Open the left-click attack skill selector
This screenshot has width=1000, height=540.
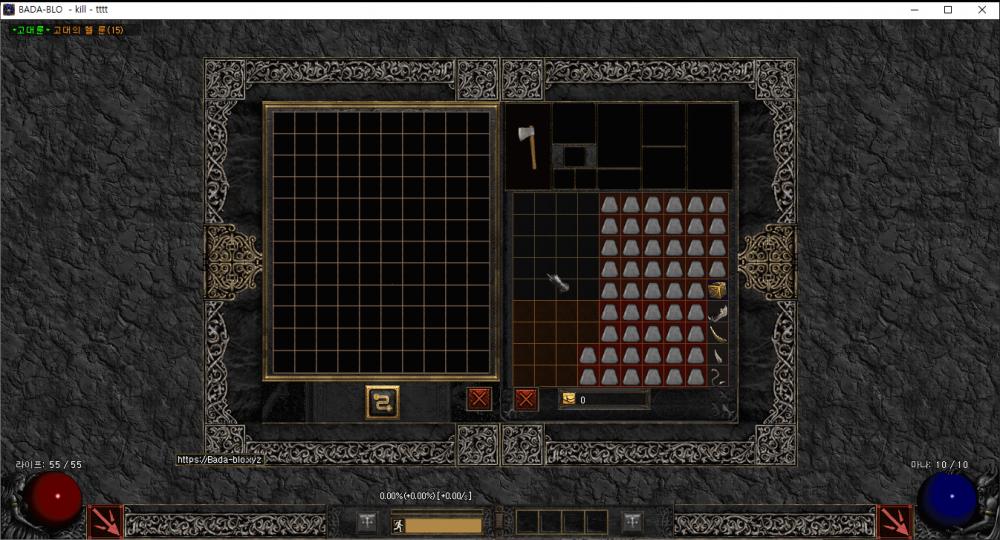106,522
